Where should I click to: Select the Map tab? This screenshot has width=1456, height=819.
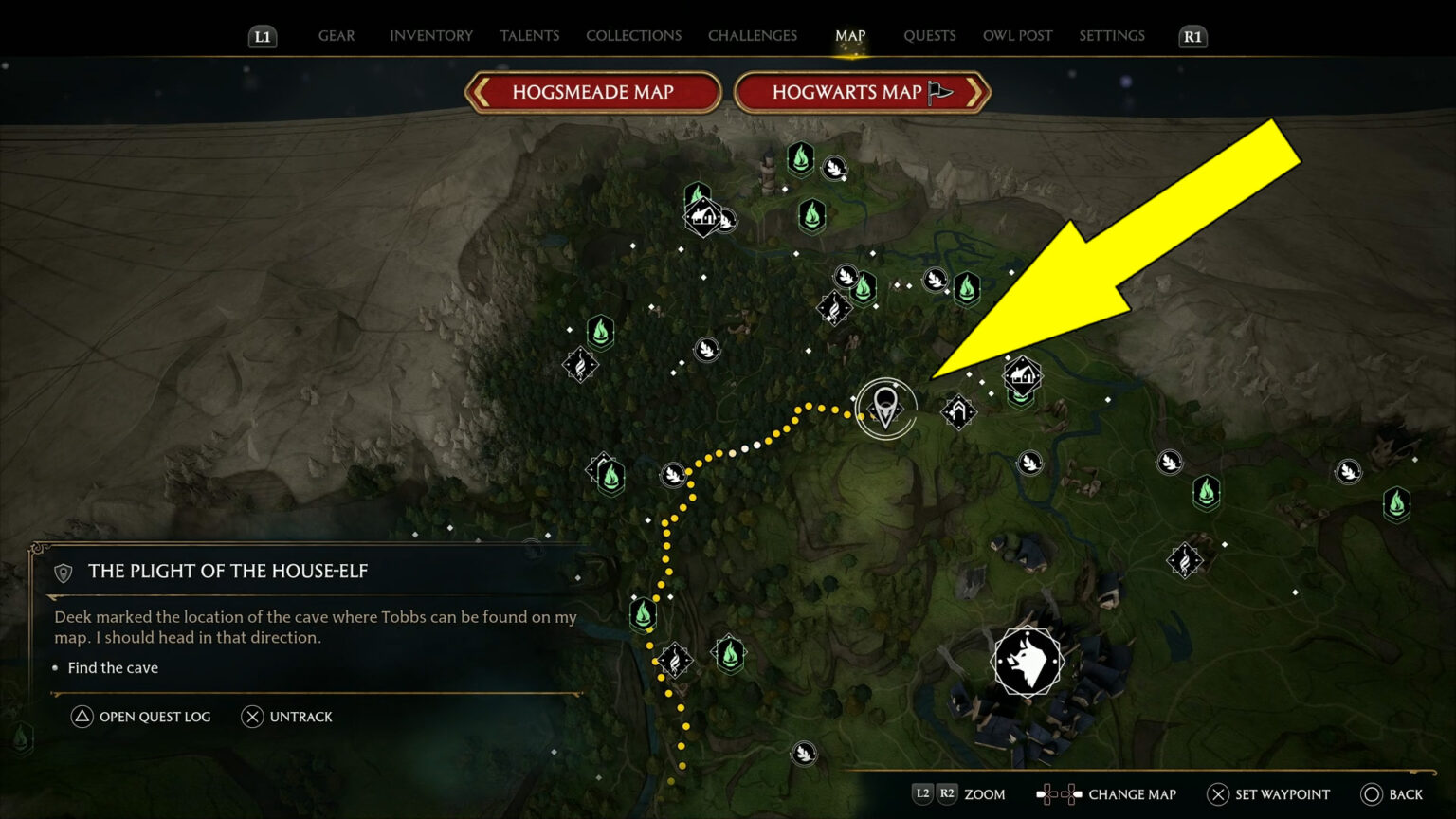tap(850, 36)
